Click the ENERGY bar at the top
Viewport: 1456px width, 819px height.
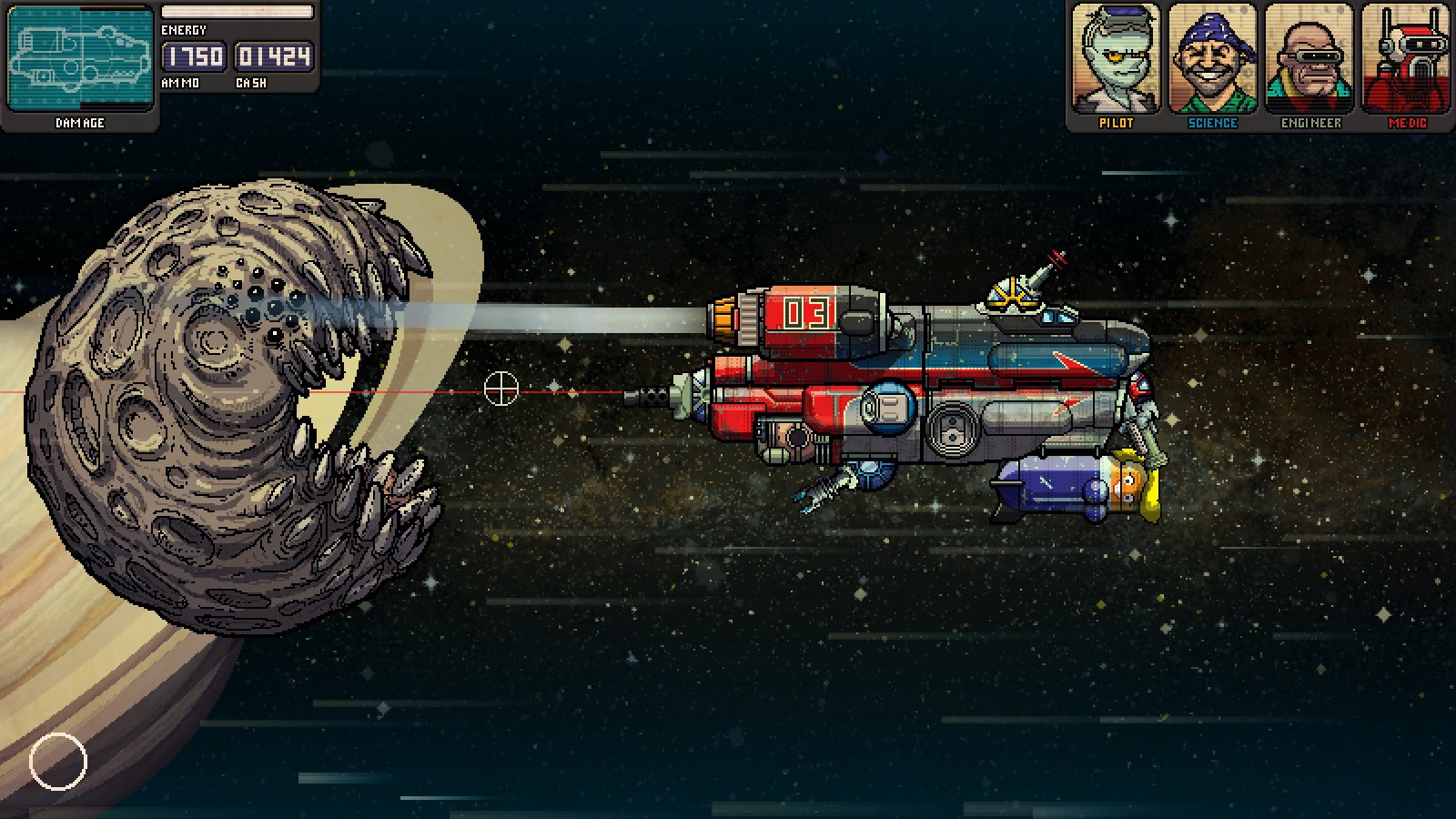[x=237, y=10]
